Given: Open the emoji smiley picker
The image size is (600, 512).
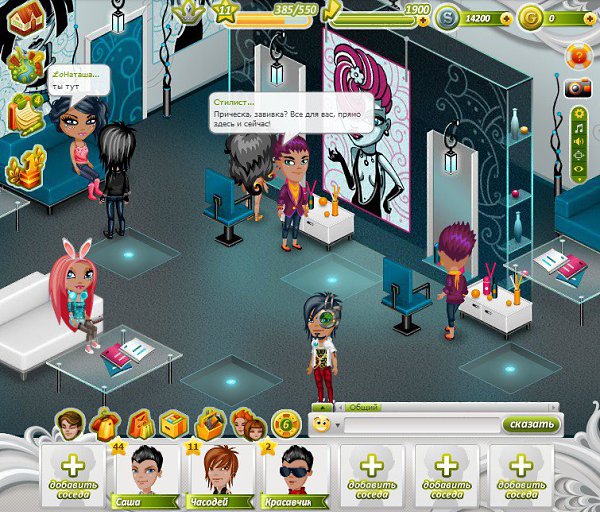Looking at the screenshot, I should [322, 424].
